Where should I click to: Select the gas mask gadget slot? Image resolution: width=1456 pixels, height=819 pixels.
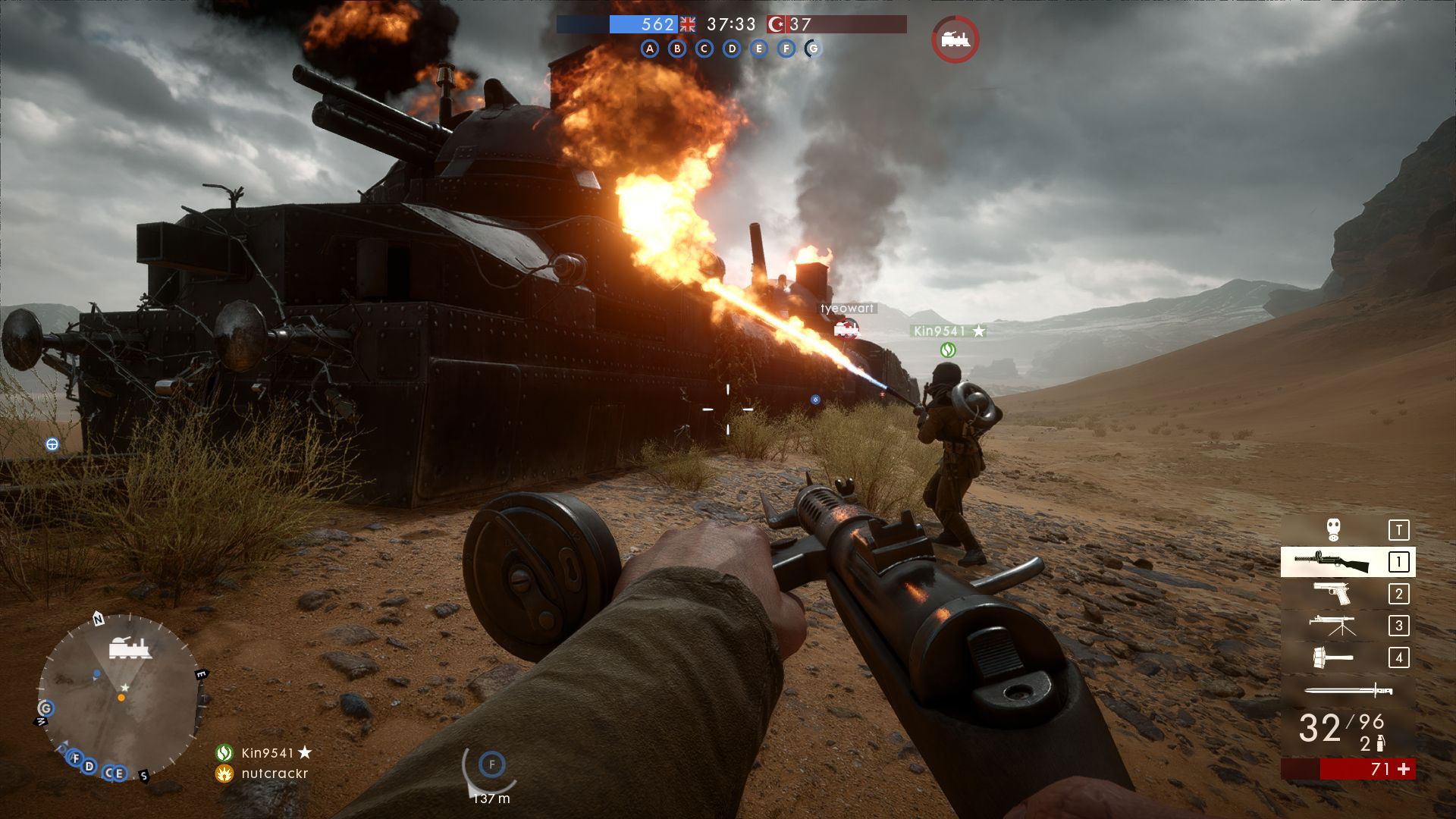click(1334, 529)
